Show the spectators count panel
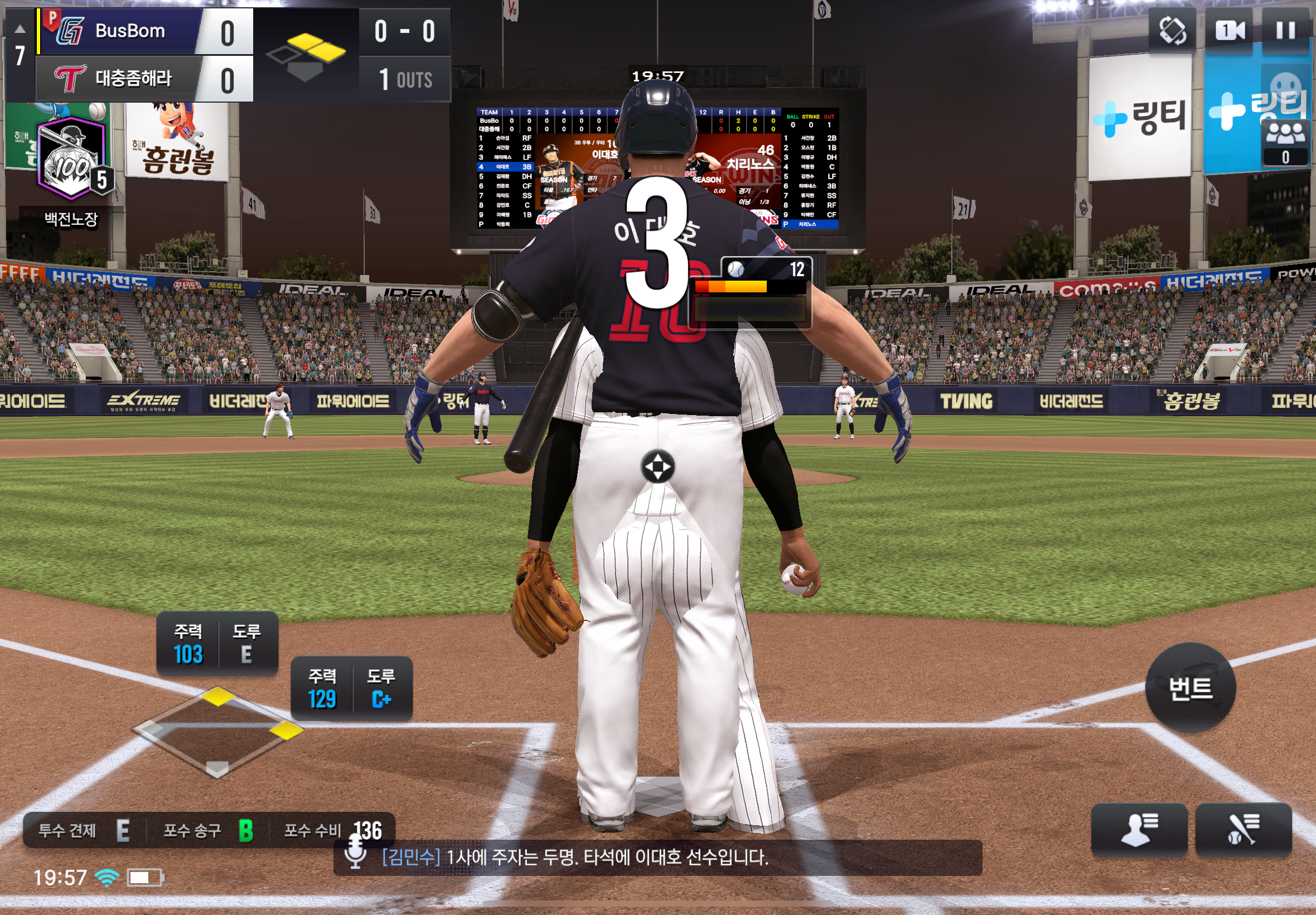Image resolution: width=1316 pixels, height=915 pixels. (x=1285, y=142)
